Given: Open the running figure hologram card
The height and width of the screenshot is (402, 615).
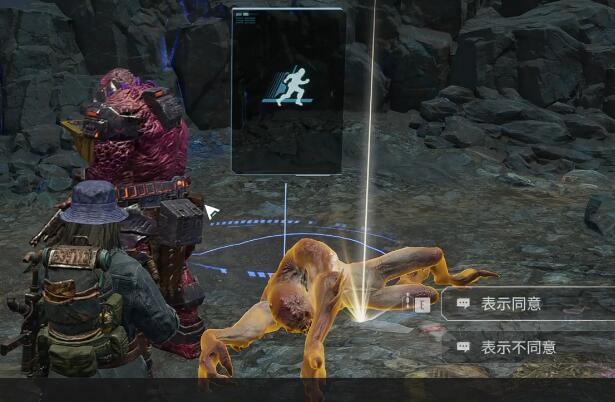Looking at the screenshot, I should point(288,90).
